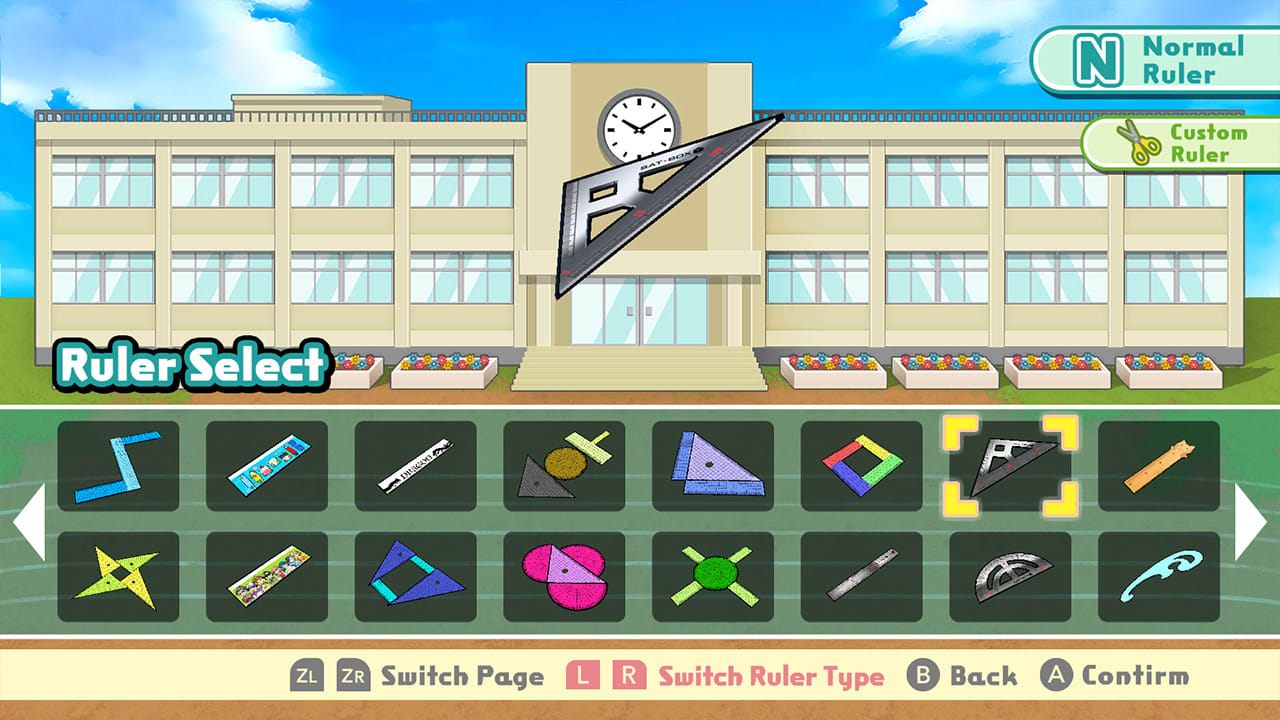Select the light blue curved hook ruler
This screenshot has width=1280, height=720.
pos(1160,577)
